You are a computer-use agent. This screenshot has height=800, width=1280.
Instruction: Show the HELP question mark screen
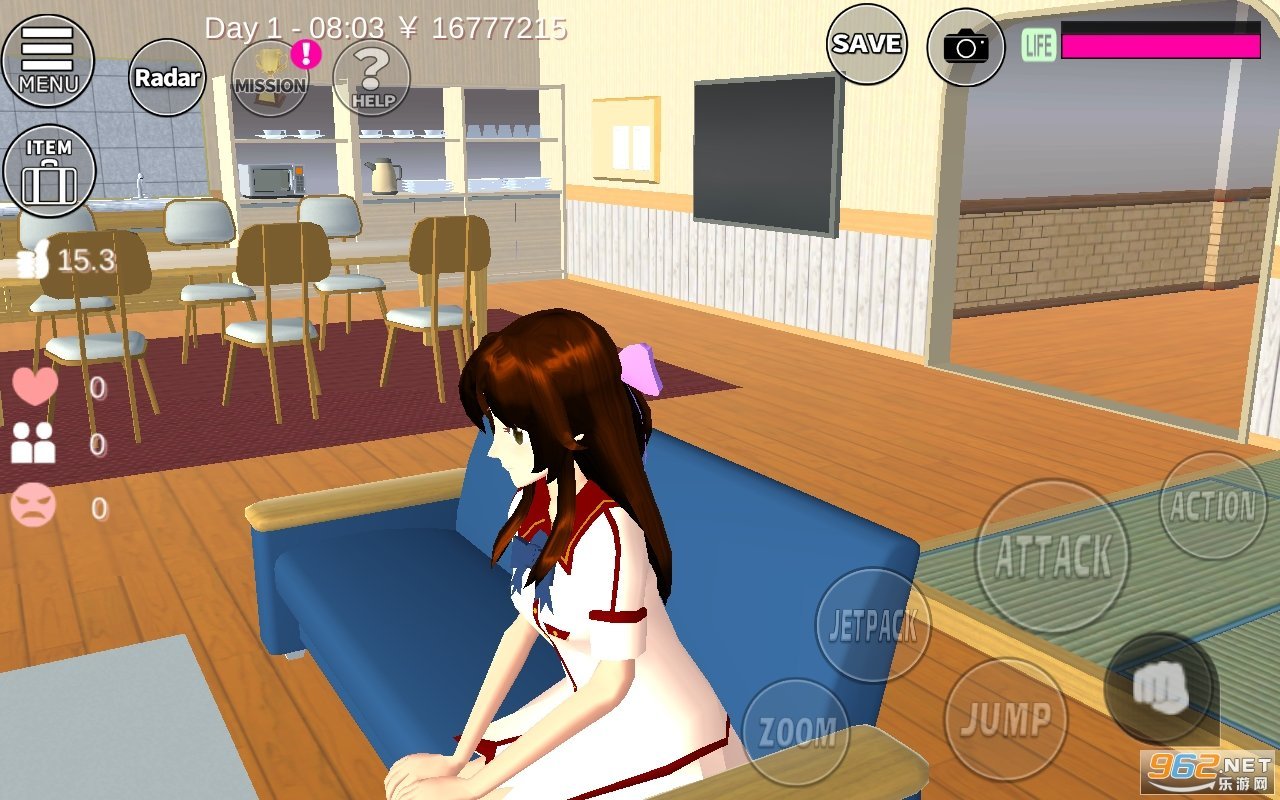point(372,78)
